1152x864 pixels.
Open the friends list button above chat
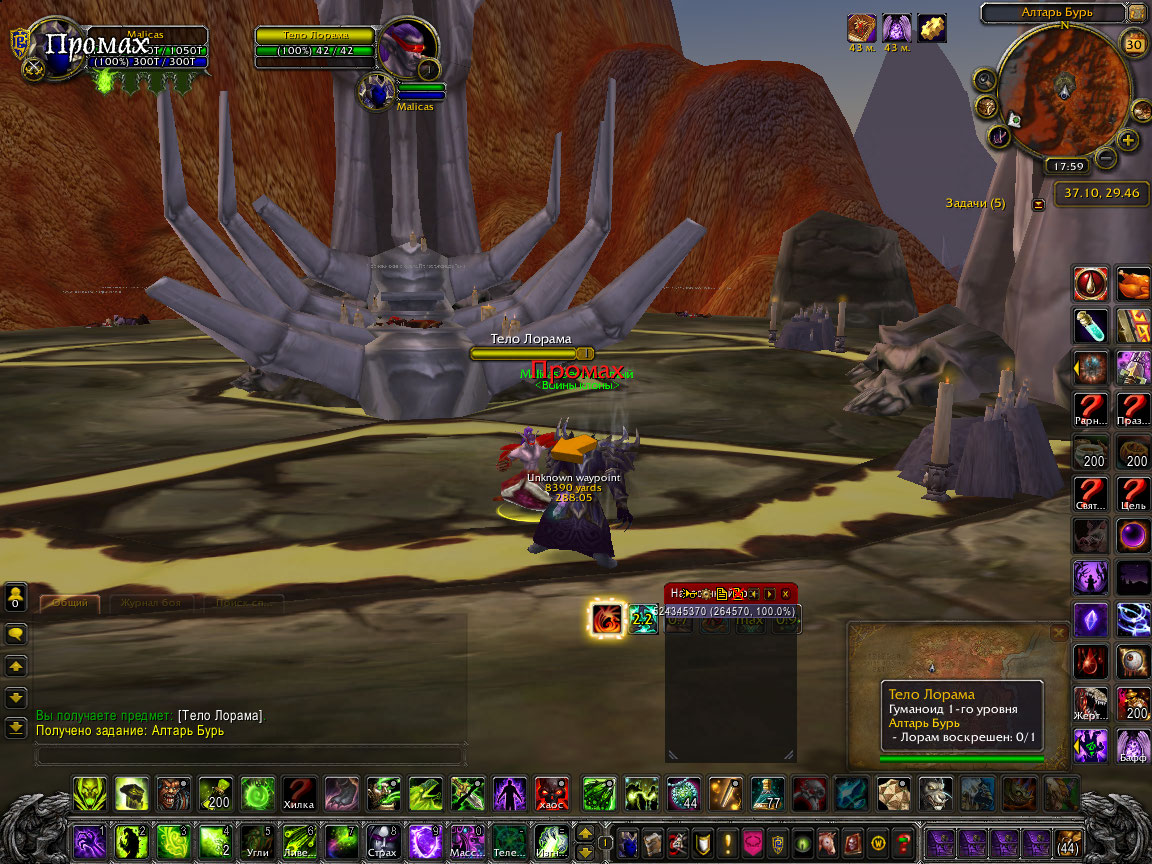click(x=16, y=598)
